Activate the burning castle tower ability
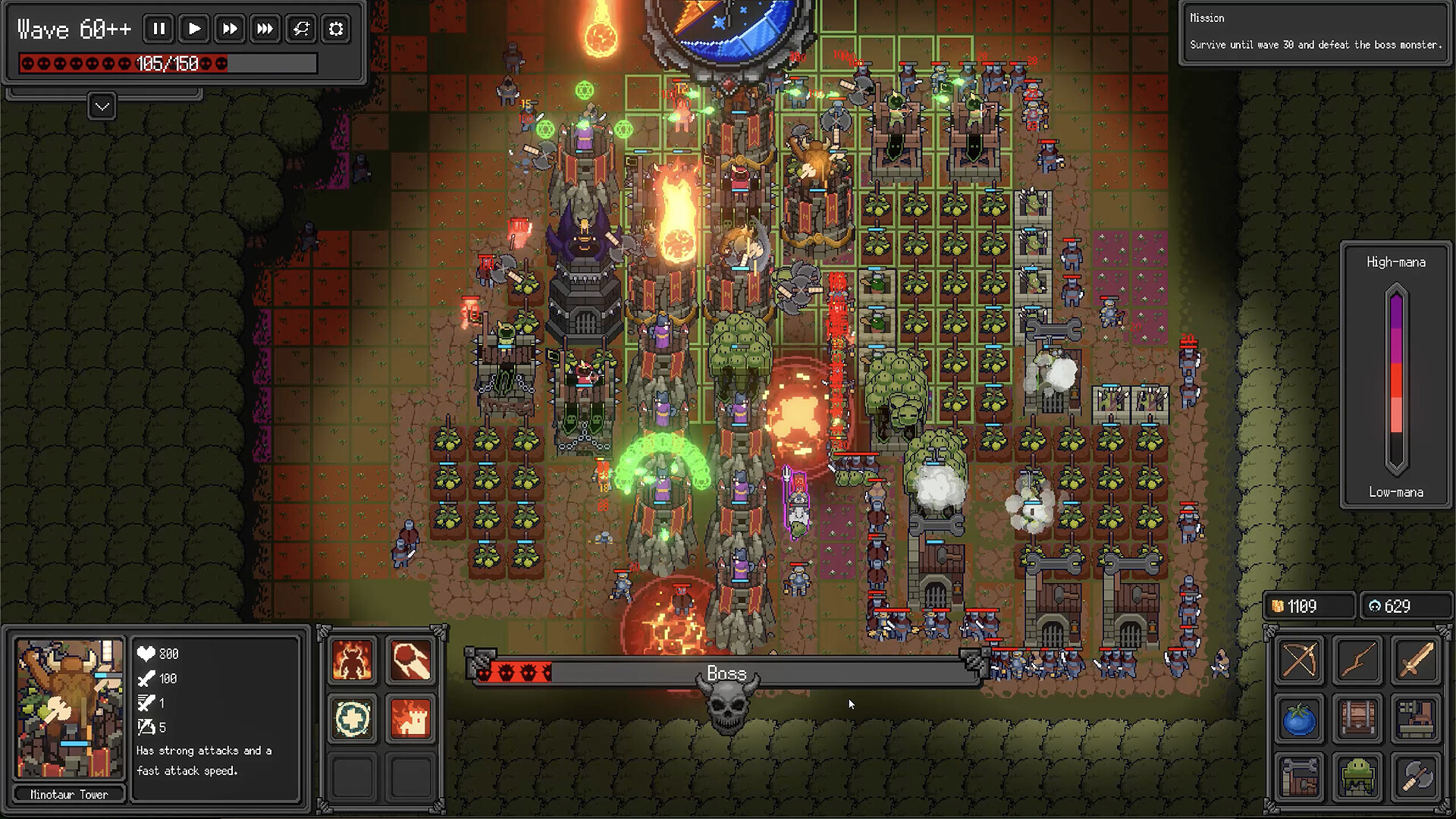This screenshot has height=819, width=1456. tap(411, 718)
